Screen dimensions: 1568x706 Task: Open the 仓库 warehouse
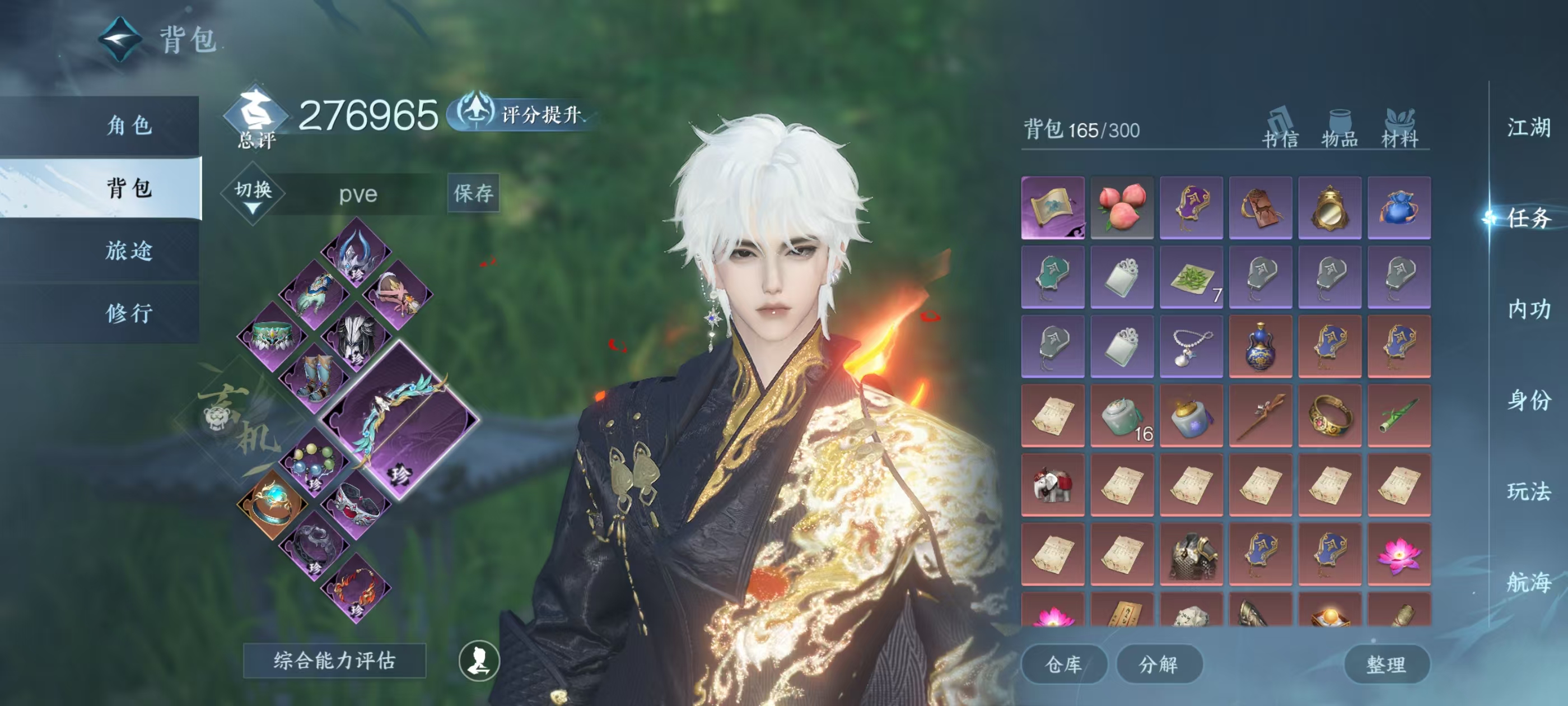coord(1063,664)
